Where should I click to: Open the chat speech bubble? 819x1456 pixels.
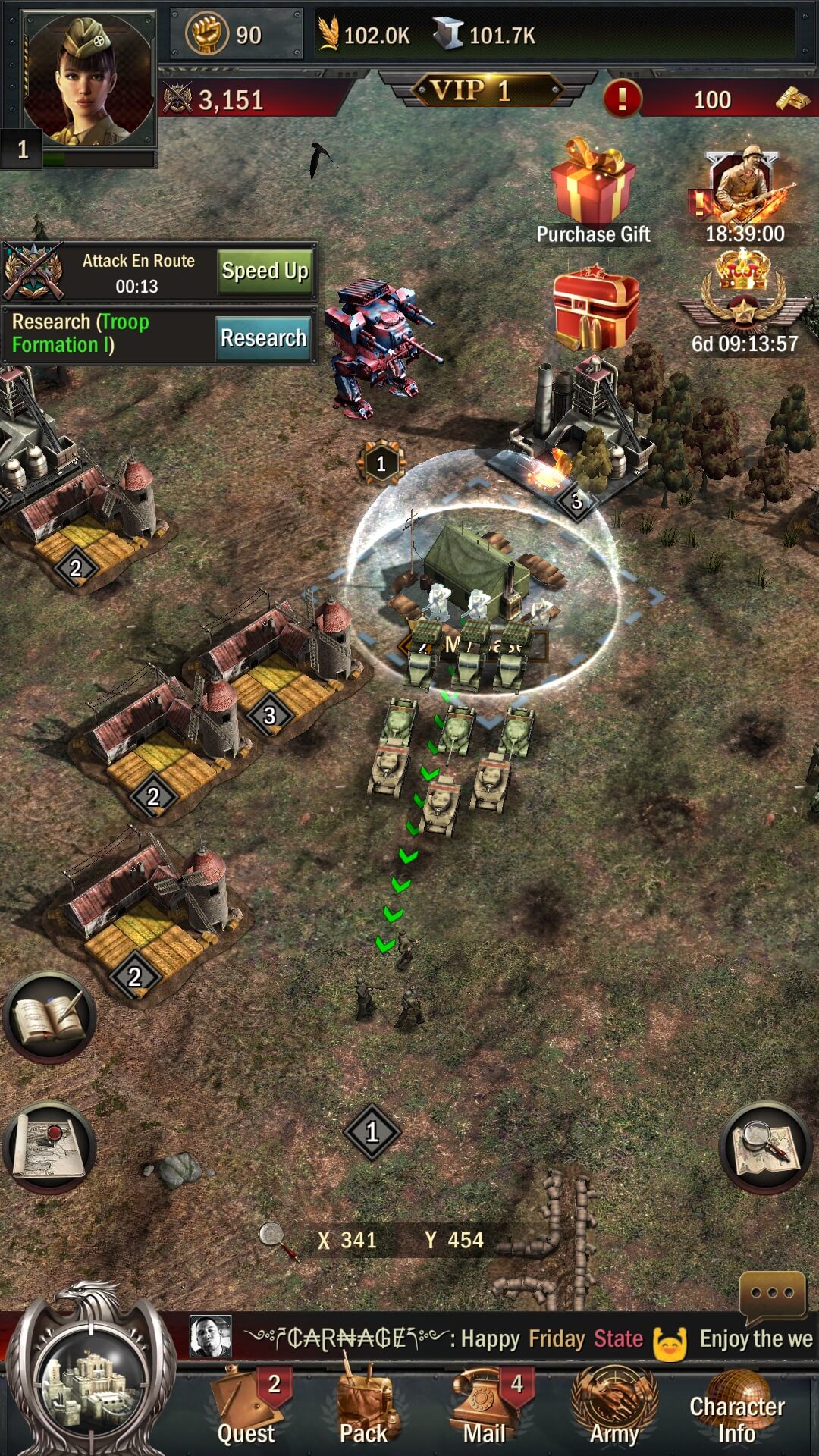[772, 1294]
